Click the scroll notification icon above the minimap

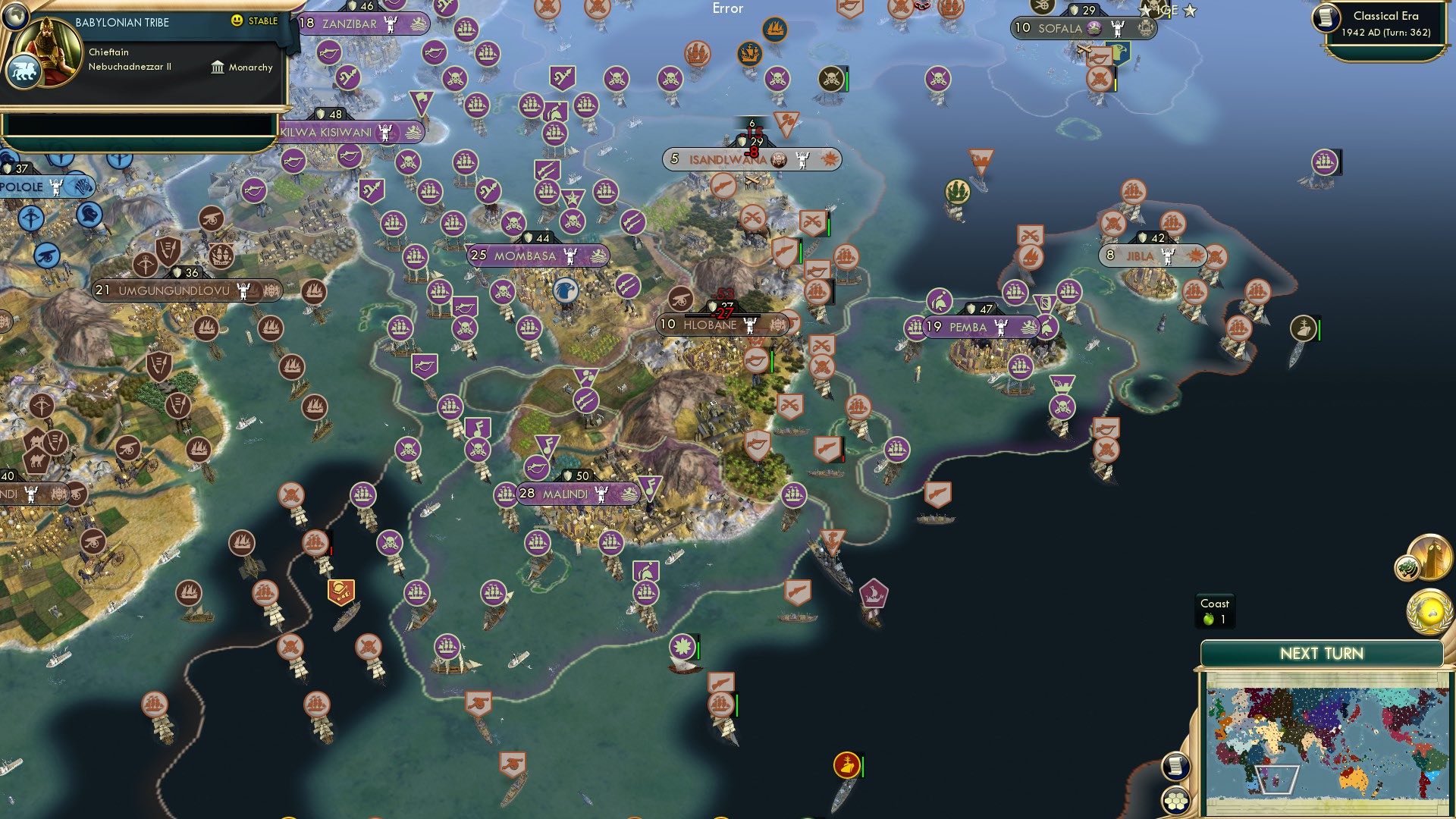[1176, 766]
